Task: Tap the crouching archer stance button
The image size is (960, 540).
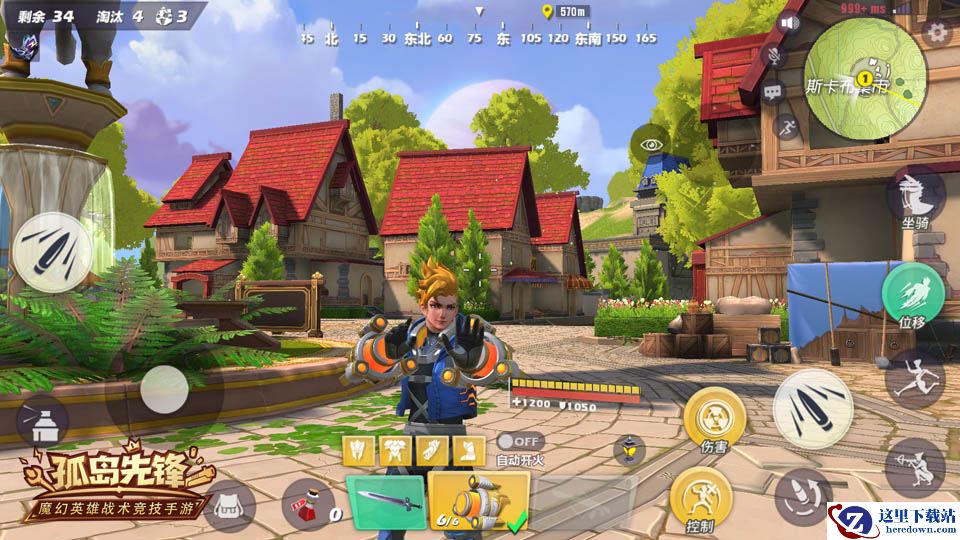Action: tap(912, 465)
